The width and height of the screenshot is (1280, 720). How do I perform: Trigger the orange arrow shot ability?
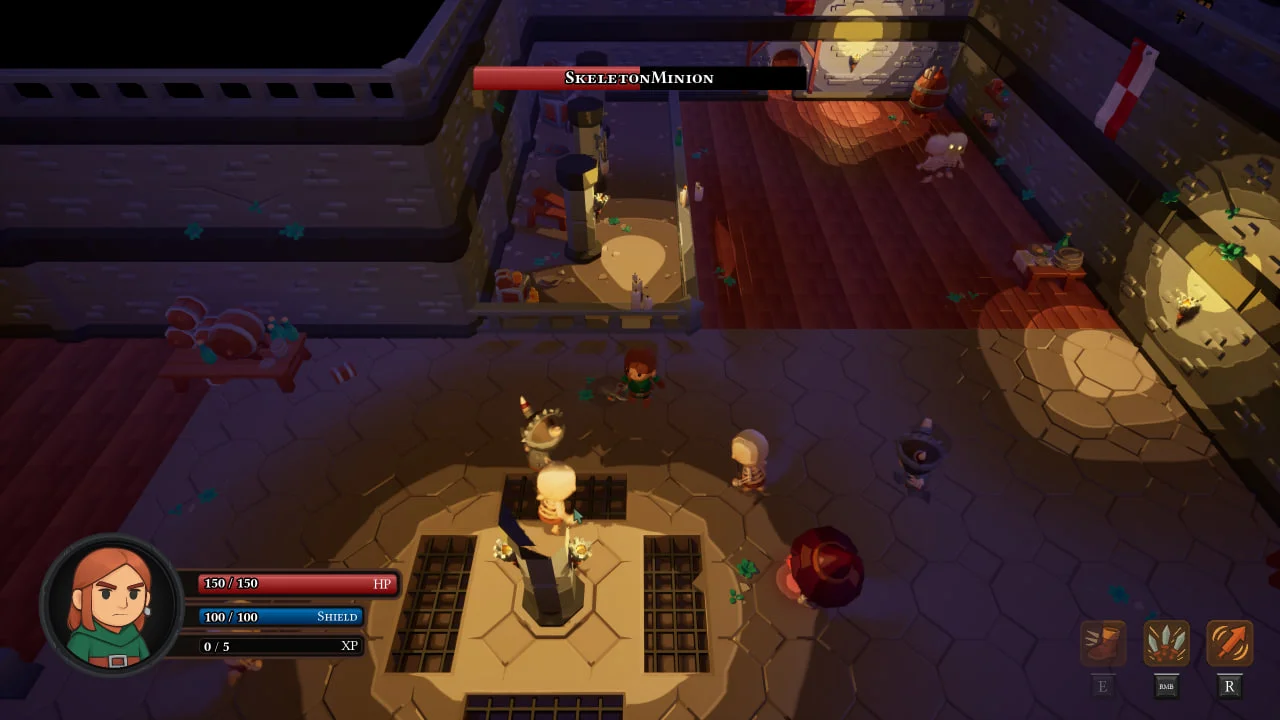point(1229,643)
